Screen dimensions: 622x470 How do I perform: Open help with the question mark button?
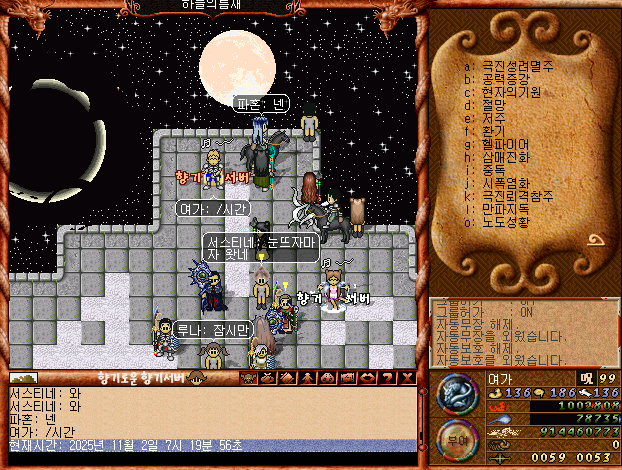tap(389, 378)
